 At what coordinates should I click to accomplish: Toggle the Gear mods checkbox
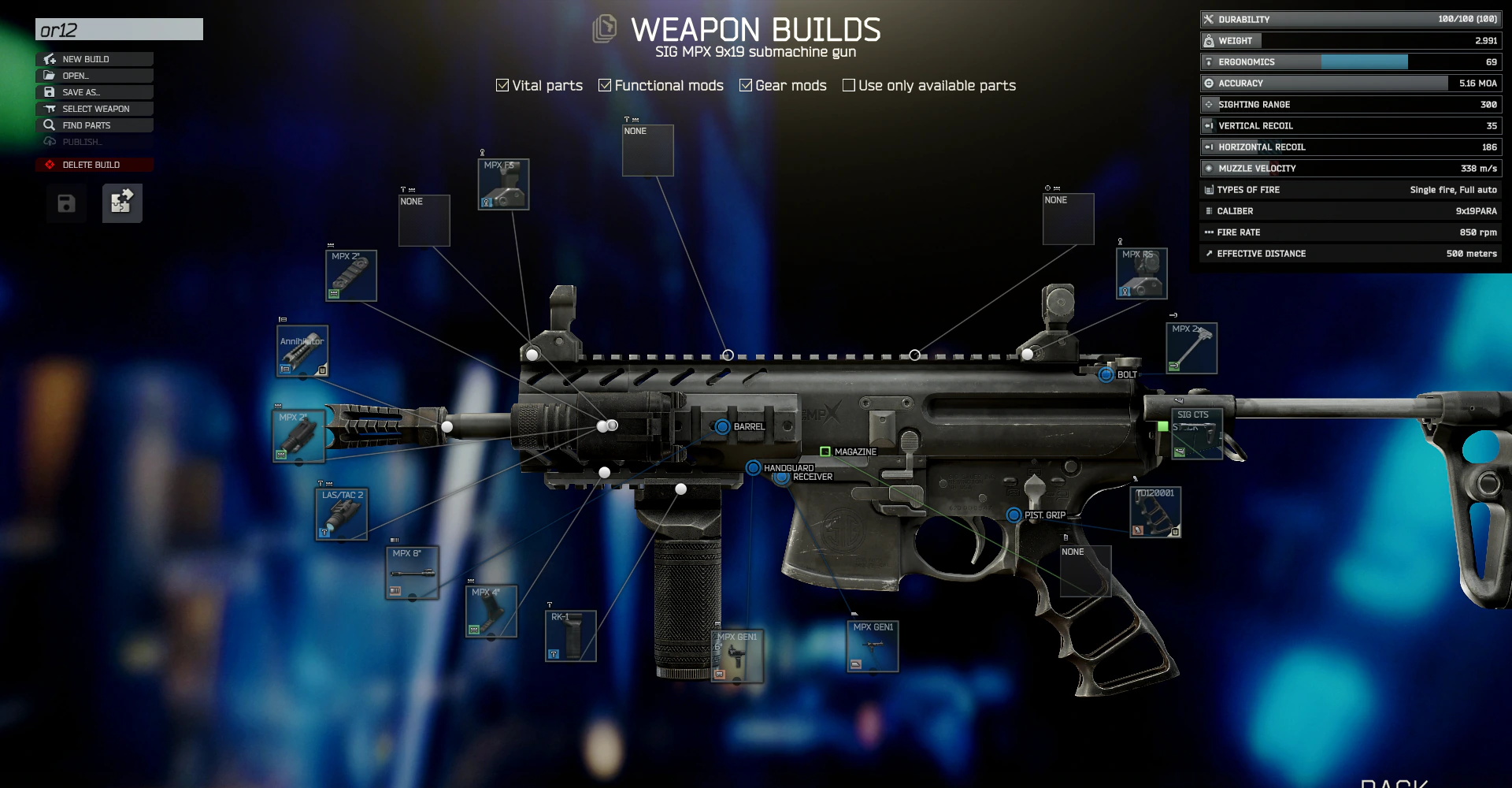click(x=746, y=85)
